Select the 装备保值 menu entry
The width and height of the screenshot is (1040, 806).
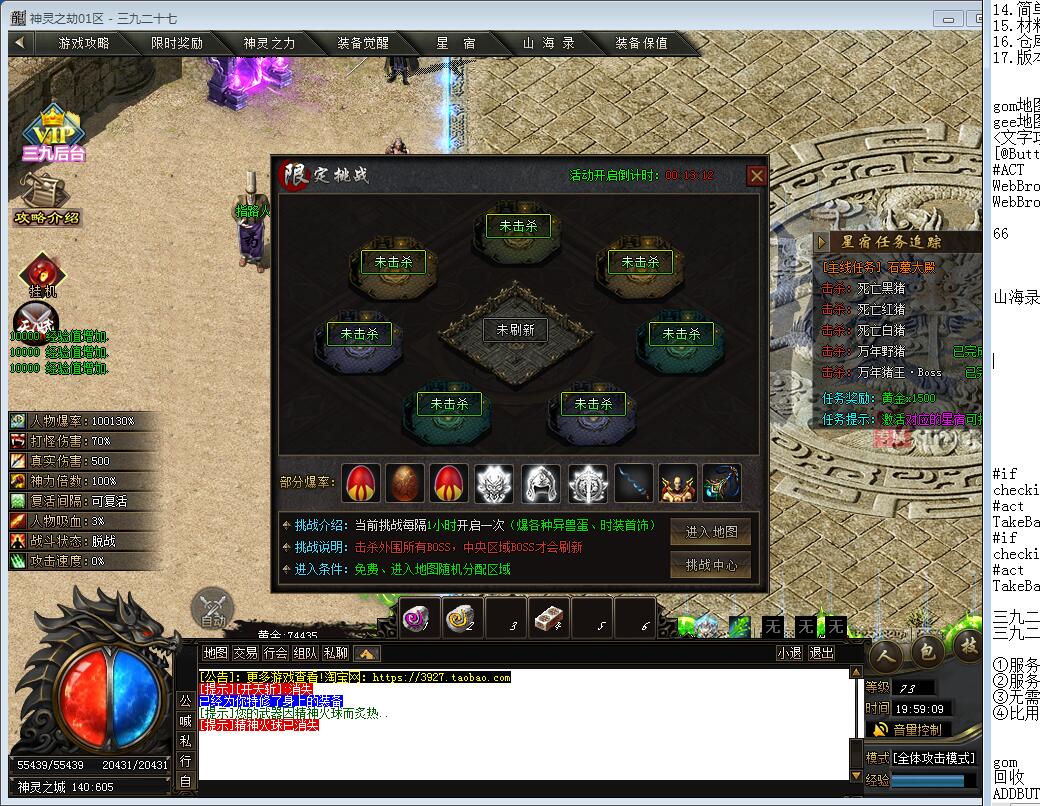coord(641,43)
